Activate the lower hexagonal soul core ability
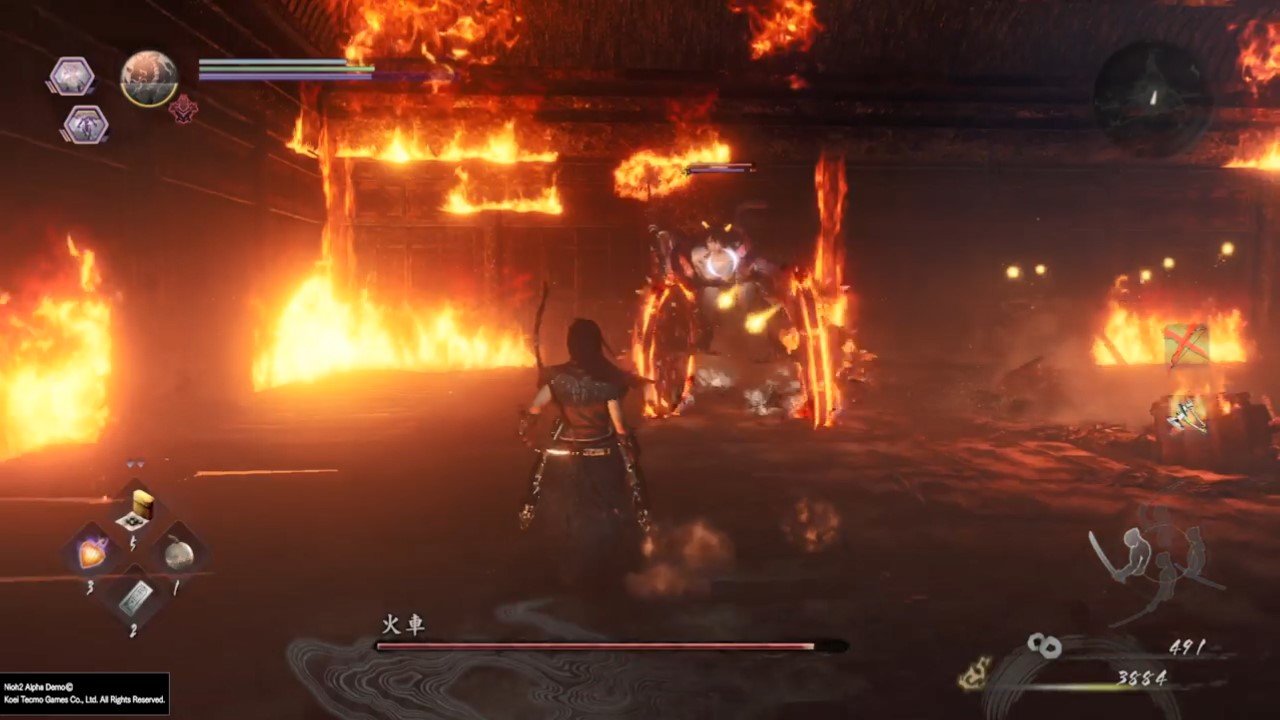 (x=85, y=125)
